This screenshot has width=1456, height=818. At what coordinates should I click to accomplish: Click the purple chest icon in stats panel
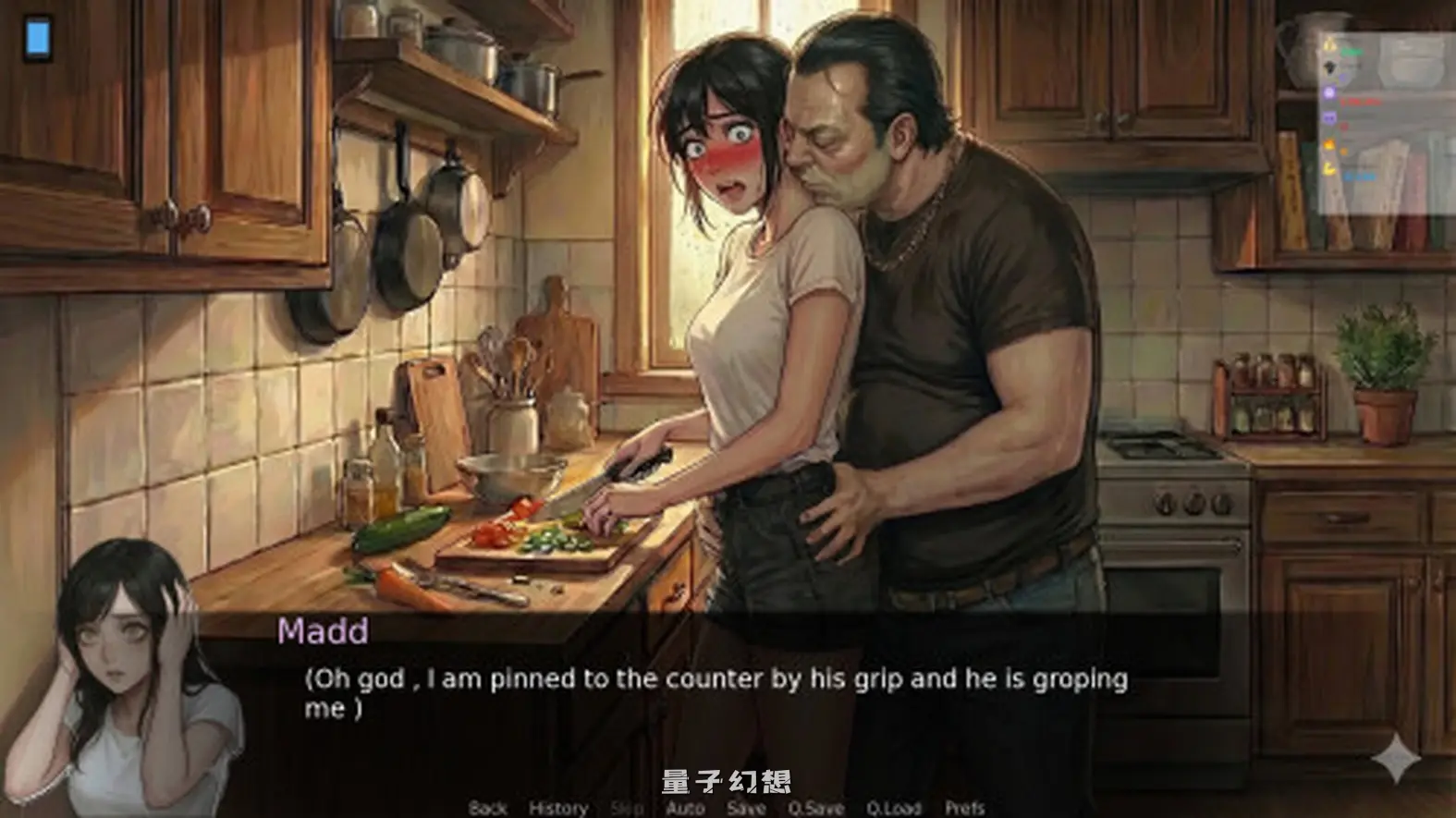1328,91
